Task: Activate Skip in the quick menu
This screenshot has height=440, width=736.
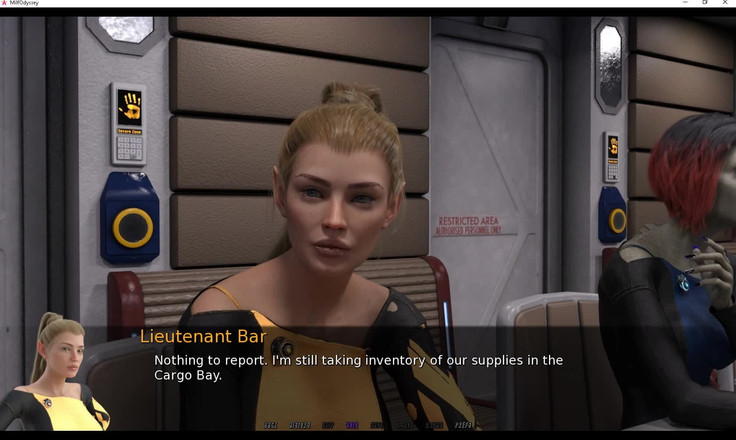Action: point(327,425)
